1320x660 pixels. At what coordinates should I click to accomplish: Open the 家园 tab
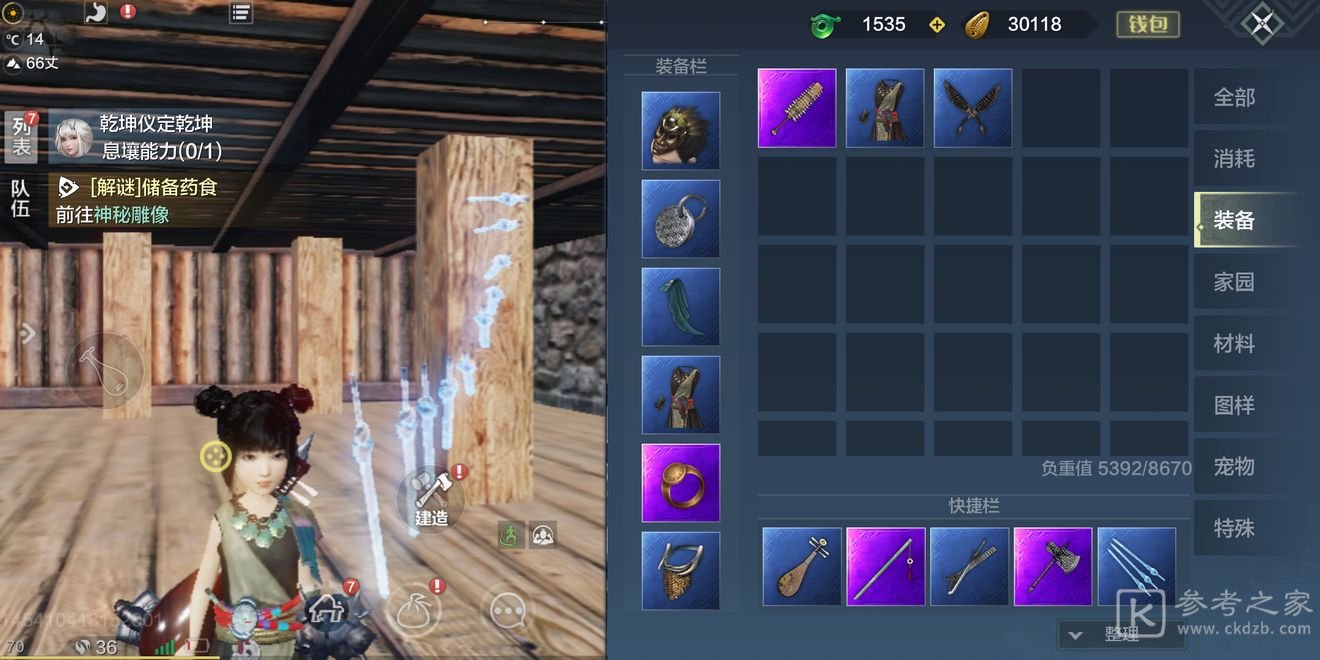pos(1234,282)
